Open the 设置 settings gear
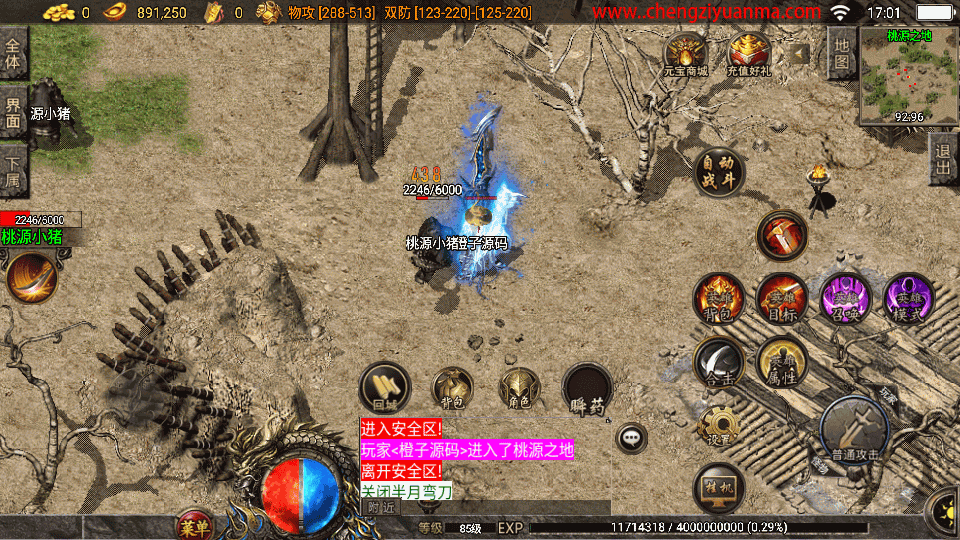960x540 pixels. point(718,424)
